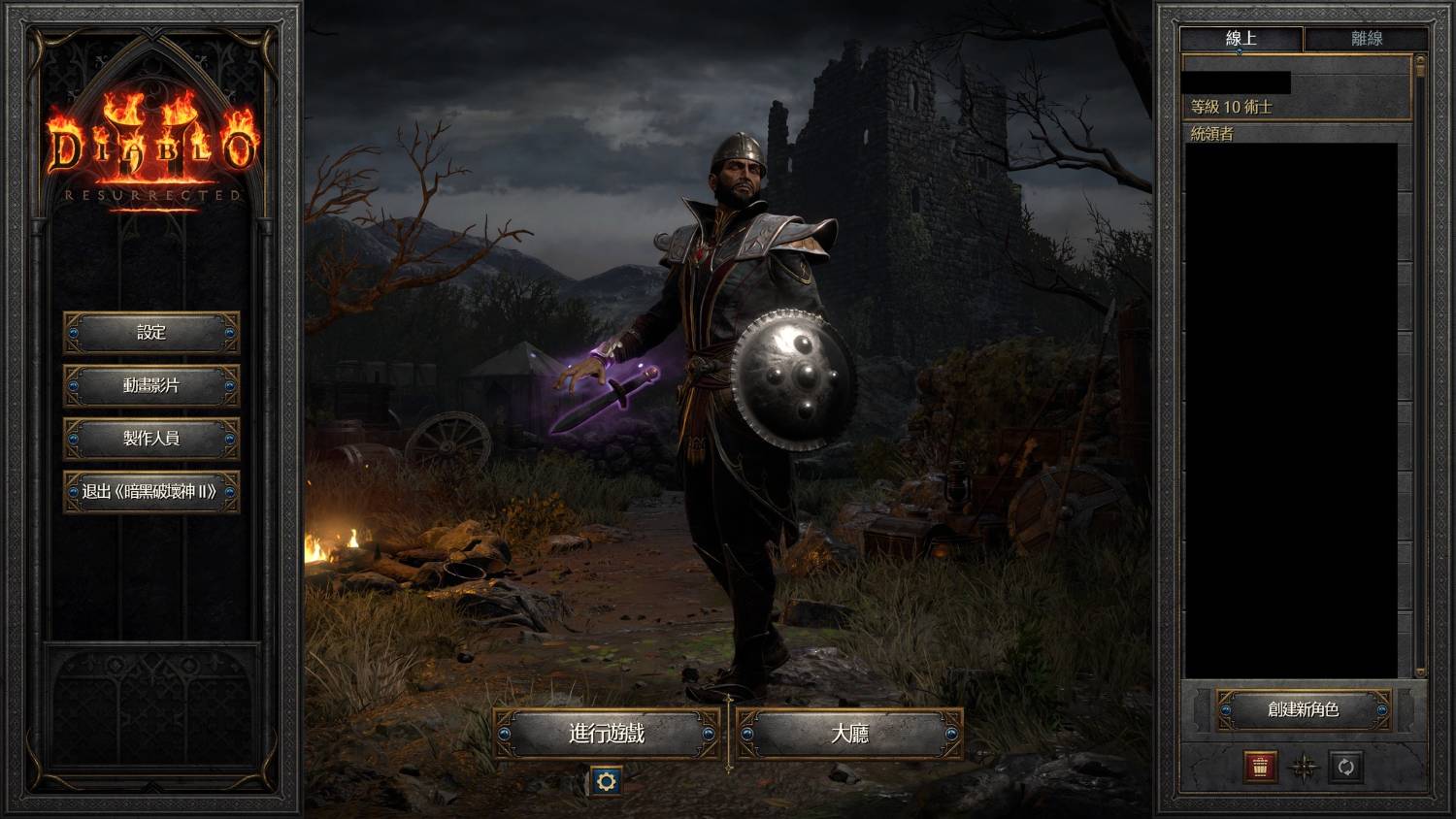
Task: Switch to the 離線 offline tab
Action: click(x=1366, y=39)
